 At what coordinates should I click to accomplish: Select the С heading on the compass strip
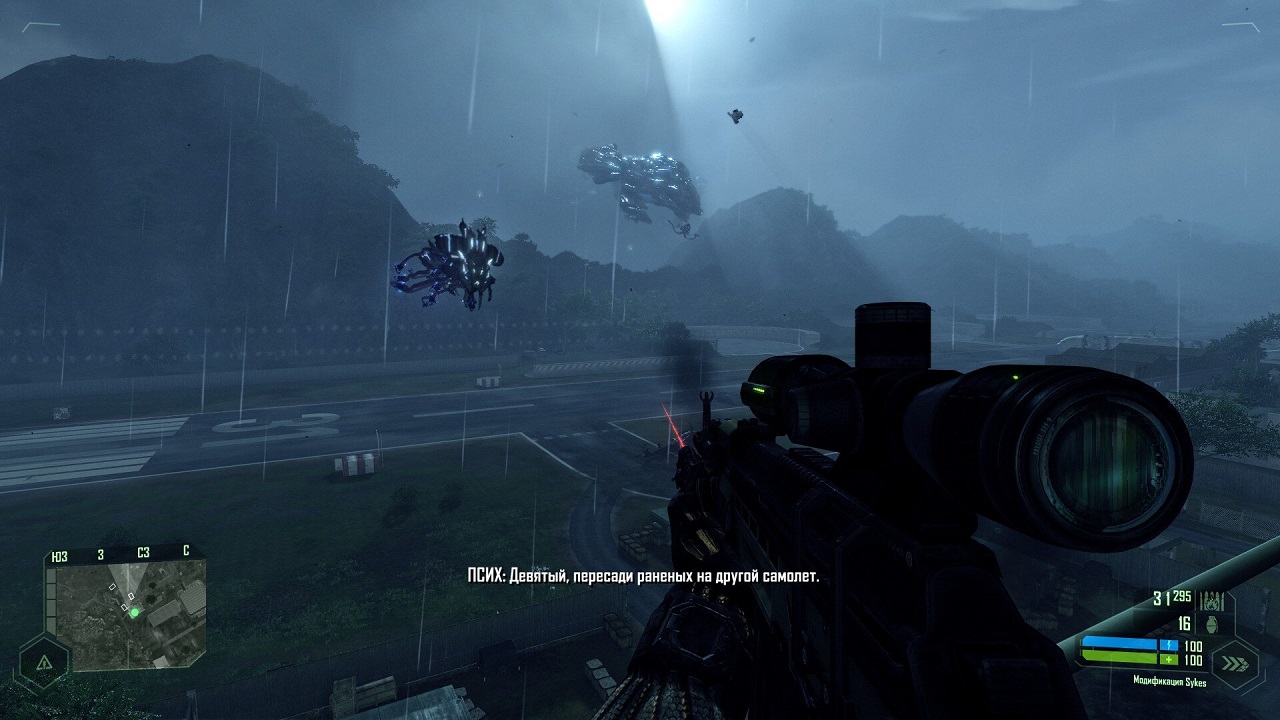185,550
